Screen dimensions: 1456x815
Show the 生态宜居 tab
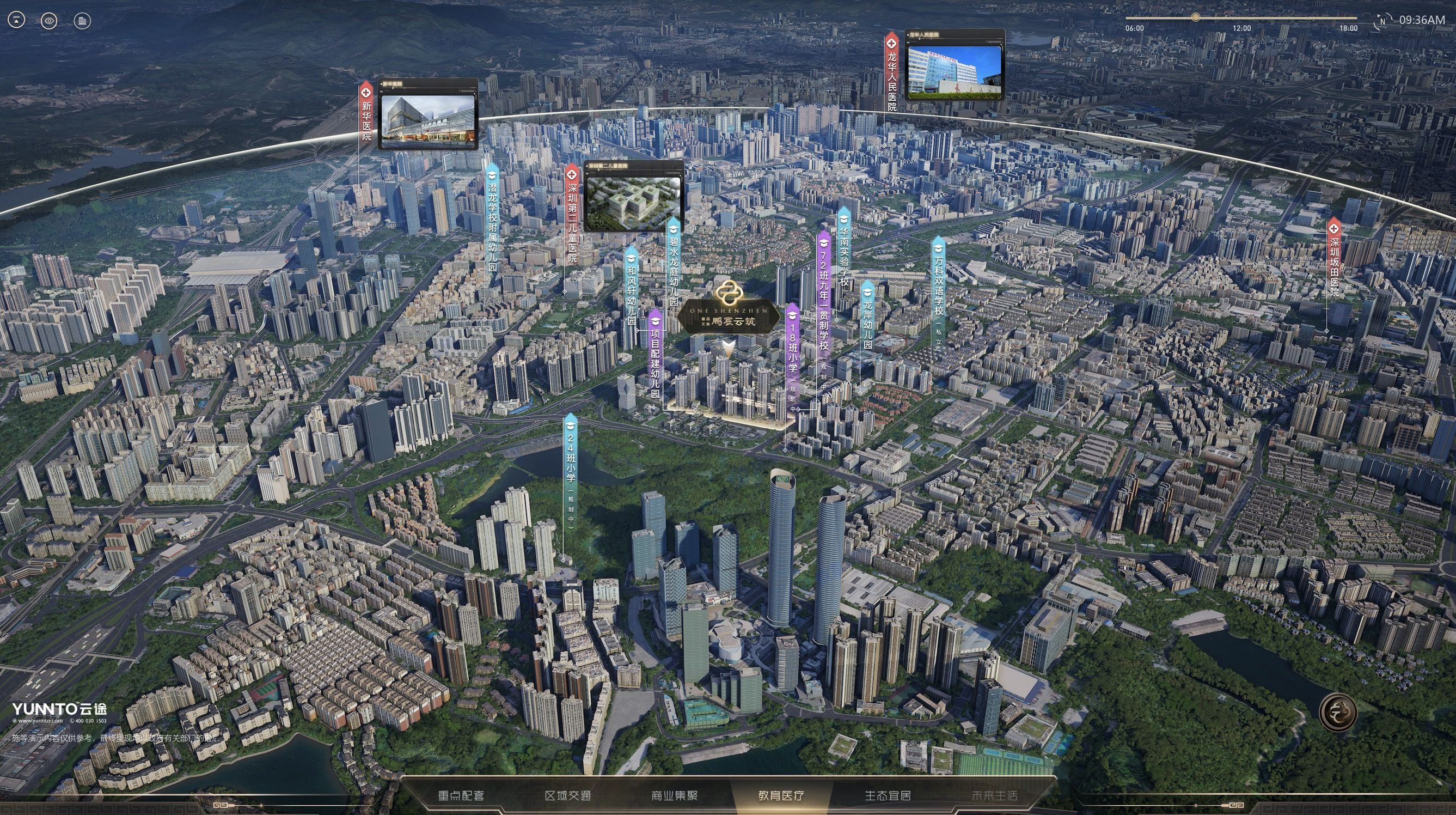[888, 796]
